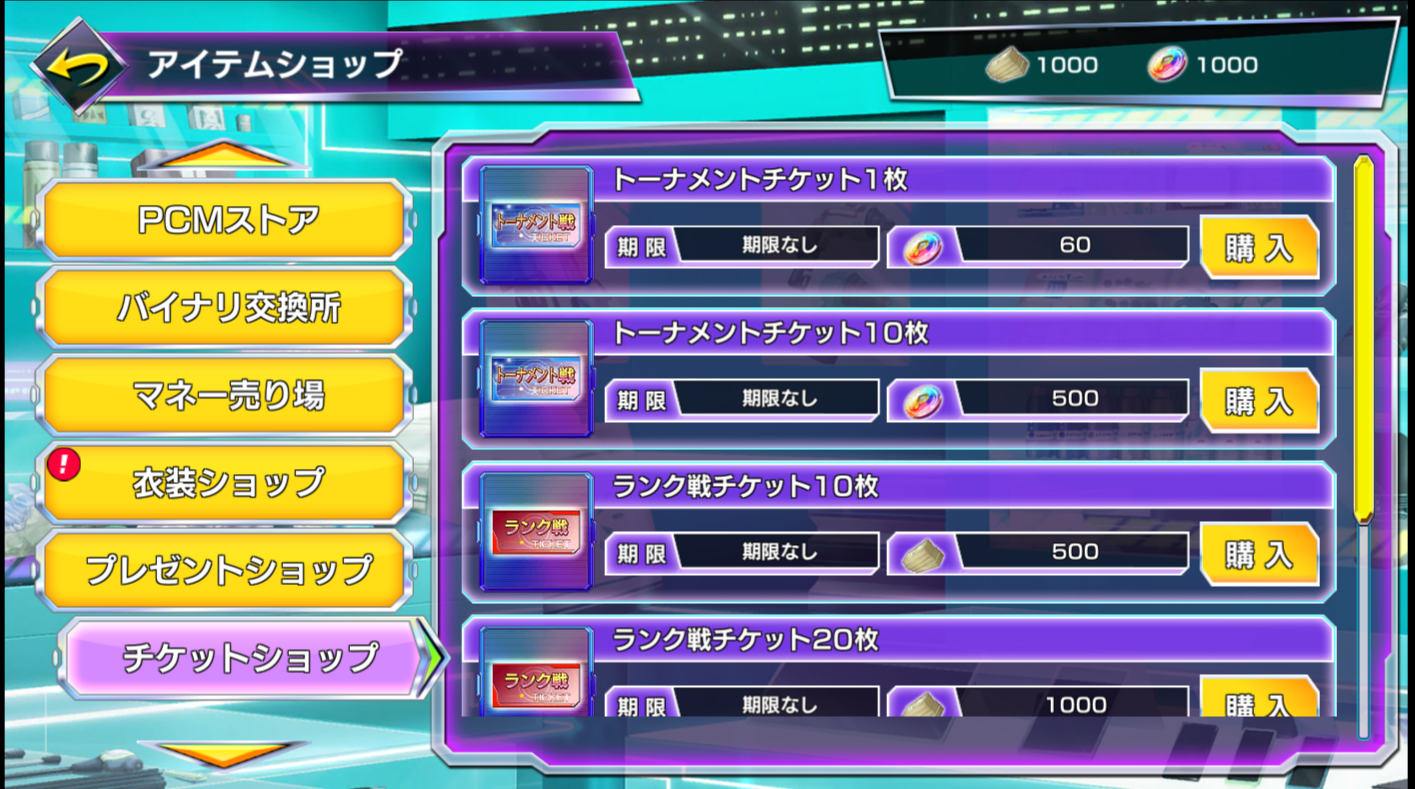Image resolution: width=1415 pixels, height=789 pixels.
Task: Switch to バイナリ交換所
Action: [227, 308]
